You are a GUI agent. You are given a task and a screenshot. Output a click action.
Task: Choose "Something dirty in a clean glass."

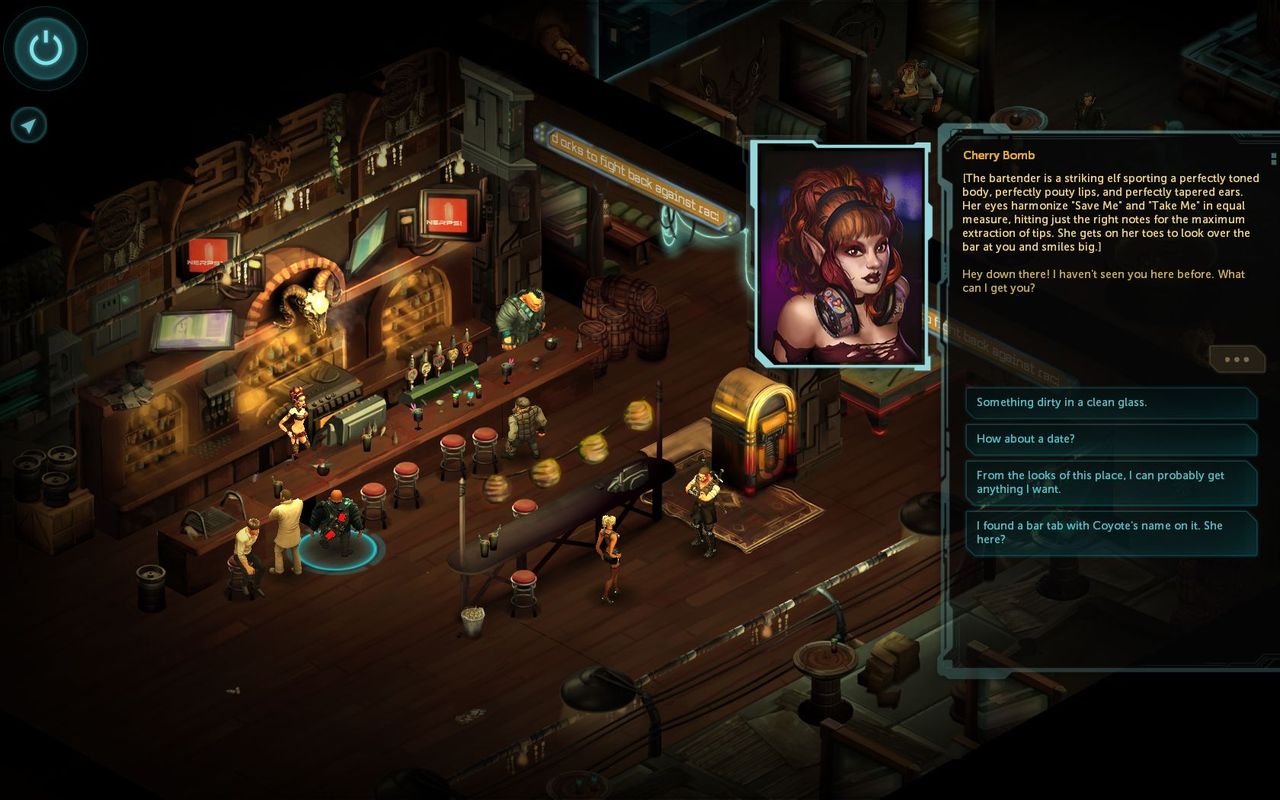[x=1110, y=403]
